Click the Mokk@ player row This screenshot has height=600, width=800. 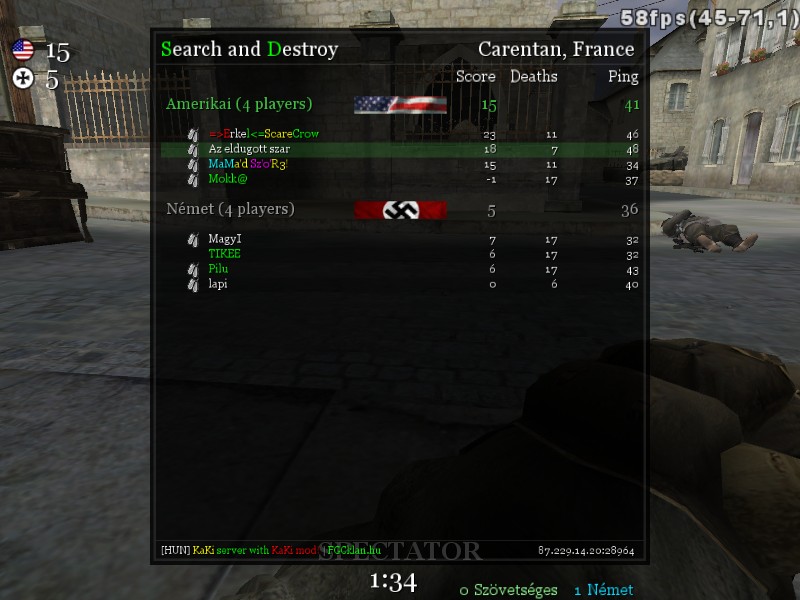[x=228, y=179]
